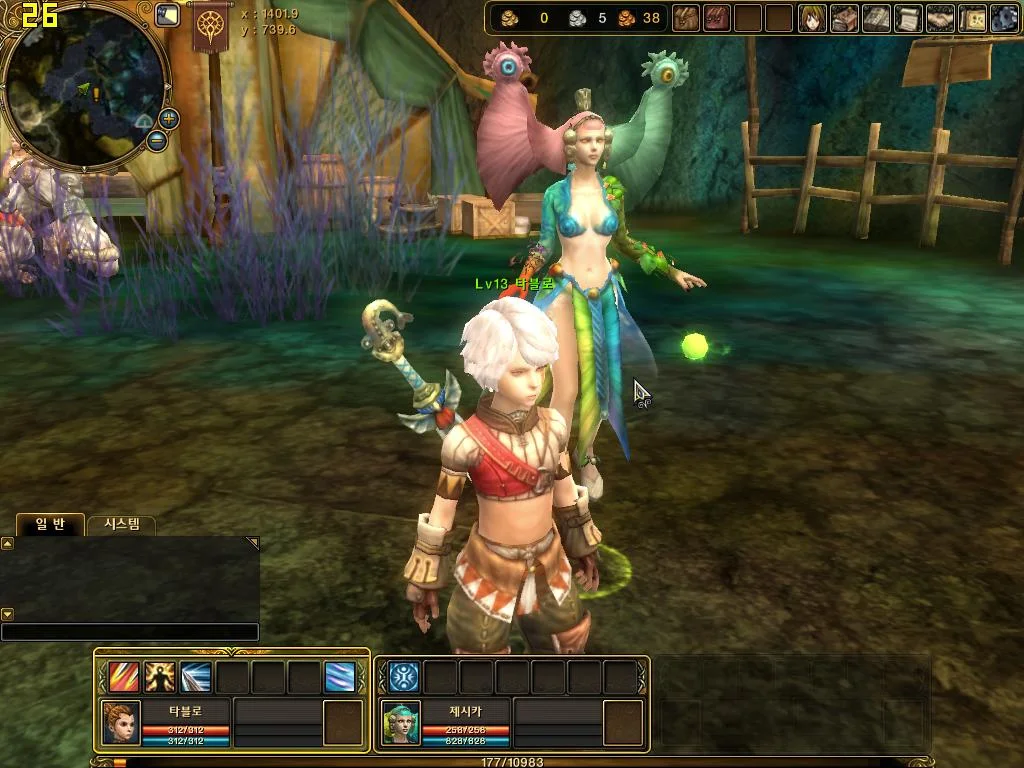
Task: Open the red bag slot
Action: tap(716, 18)
